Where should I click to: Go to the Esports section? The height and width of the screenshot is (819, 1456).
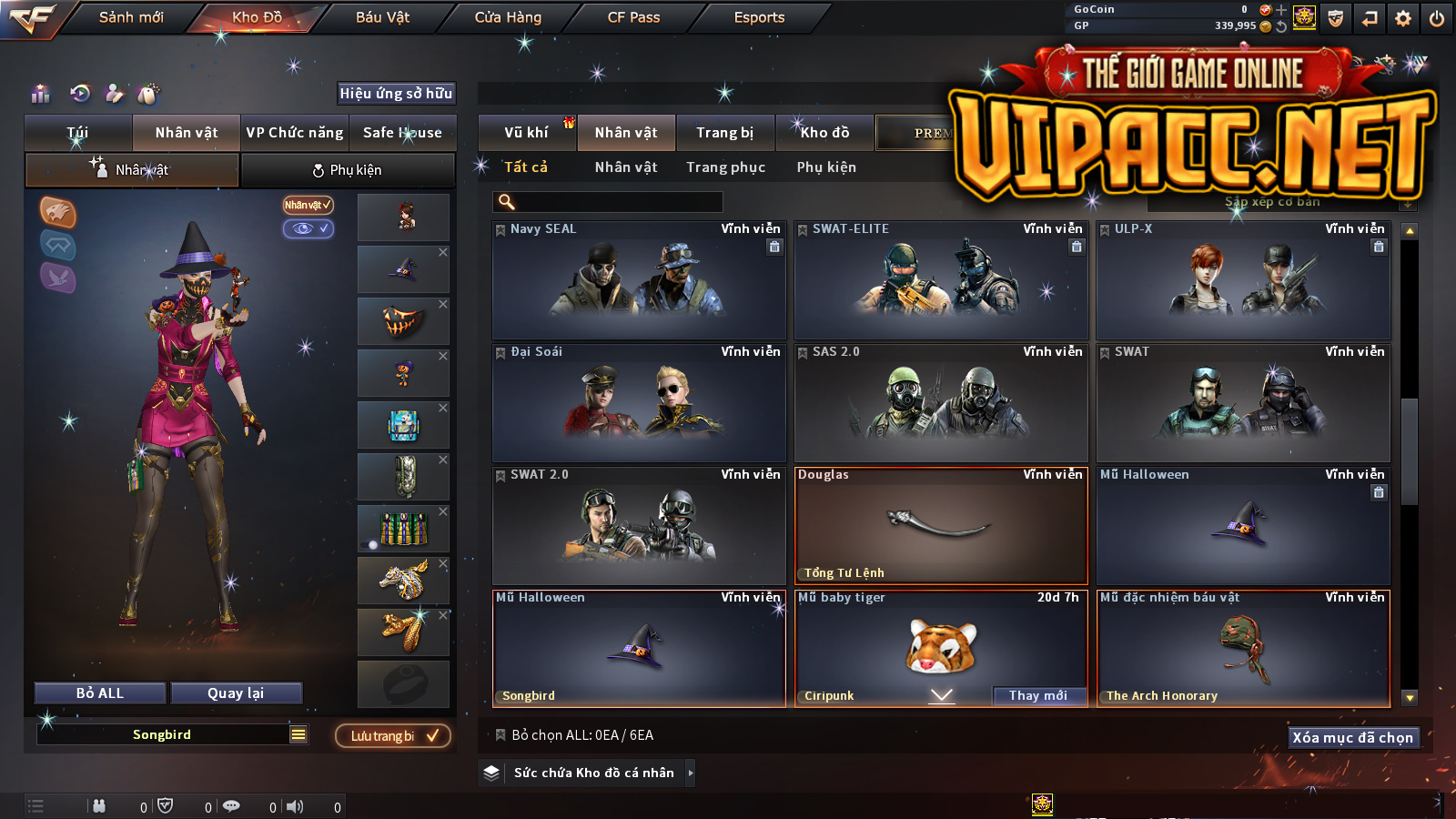tap(759, 17)
